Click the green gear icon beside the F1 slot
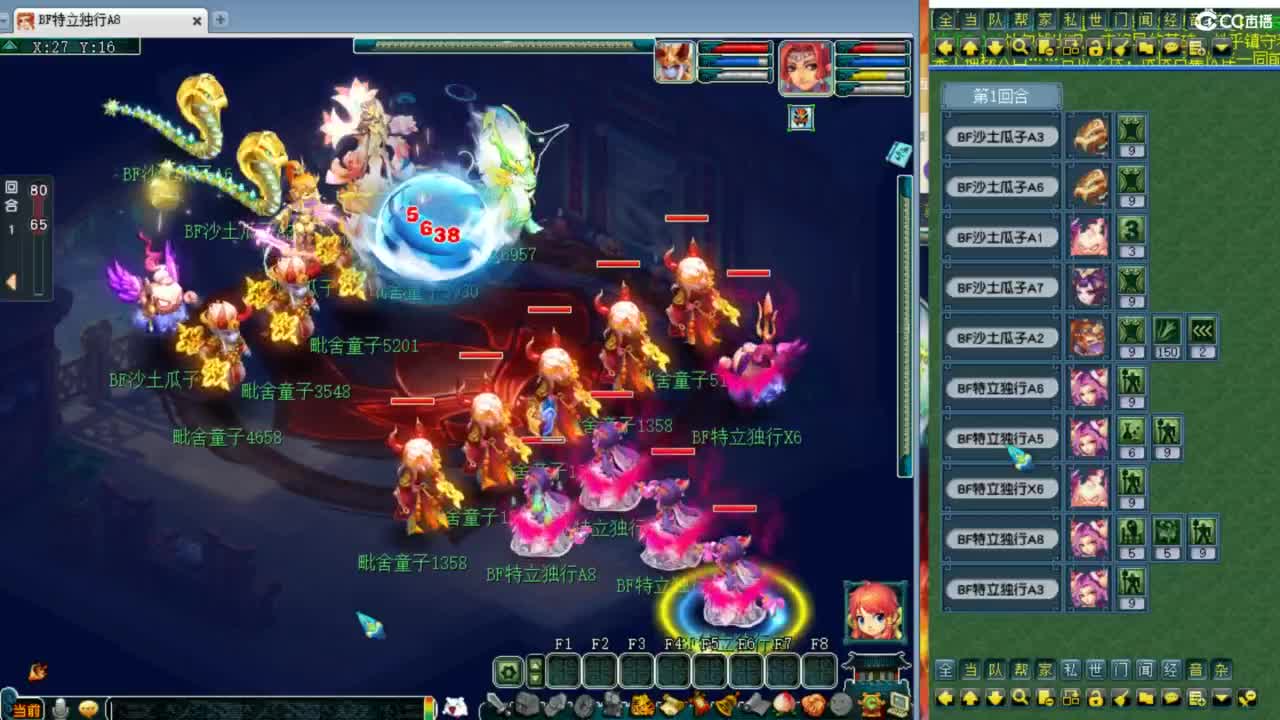 [506, 671]
